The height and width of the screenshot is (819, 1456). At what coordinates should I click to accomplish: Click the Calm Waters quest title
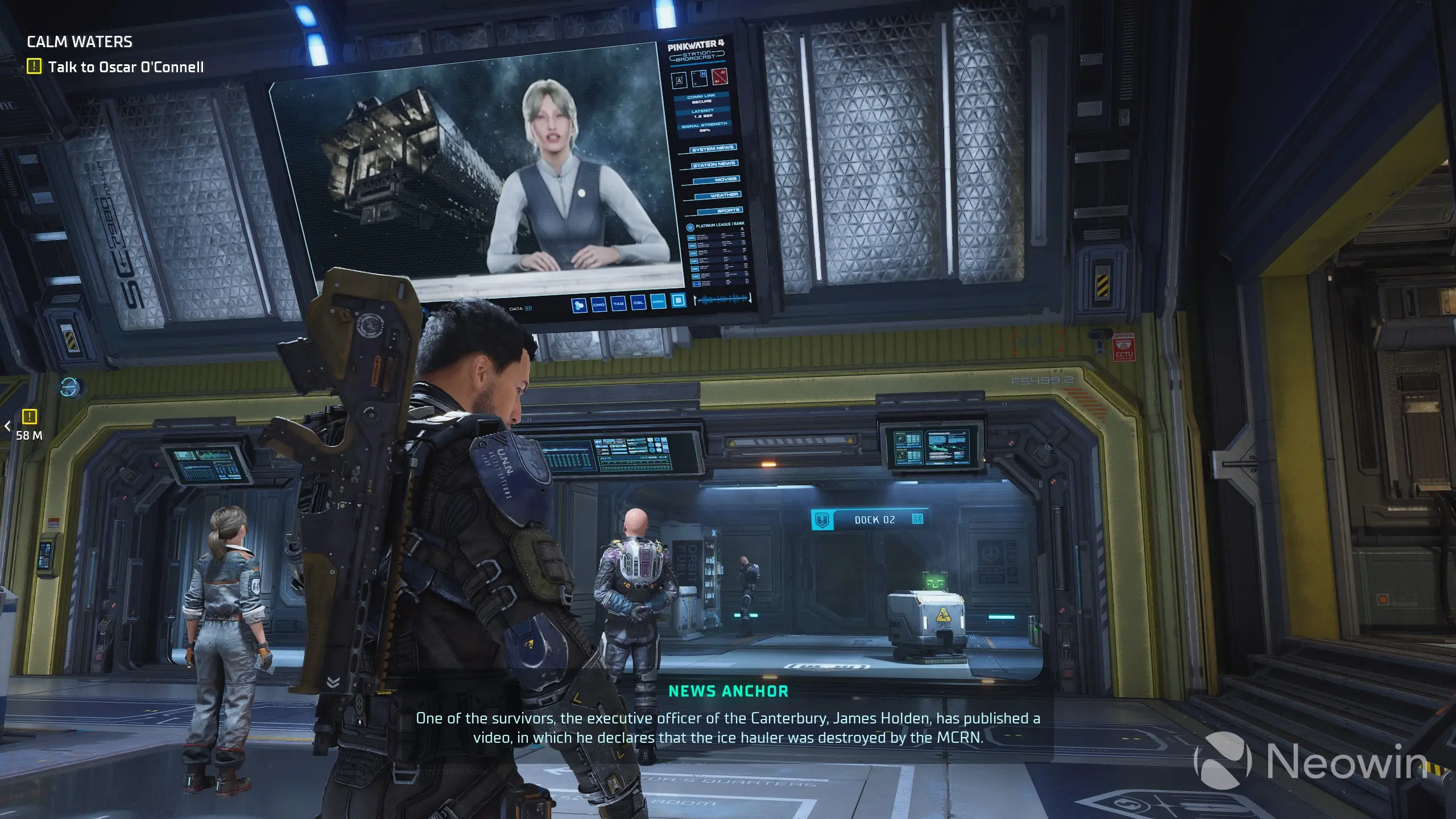[x=80, y=42]
